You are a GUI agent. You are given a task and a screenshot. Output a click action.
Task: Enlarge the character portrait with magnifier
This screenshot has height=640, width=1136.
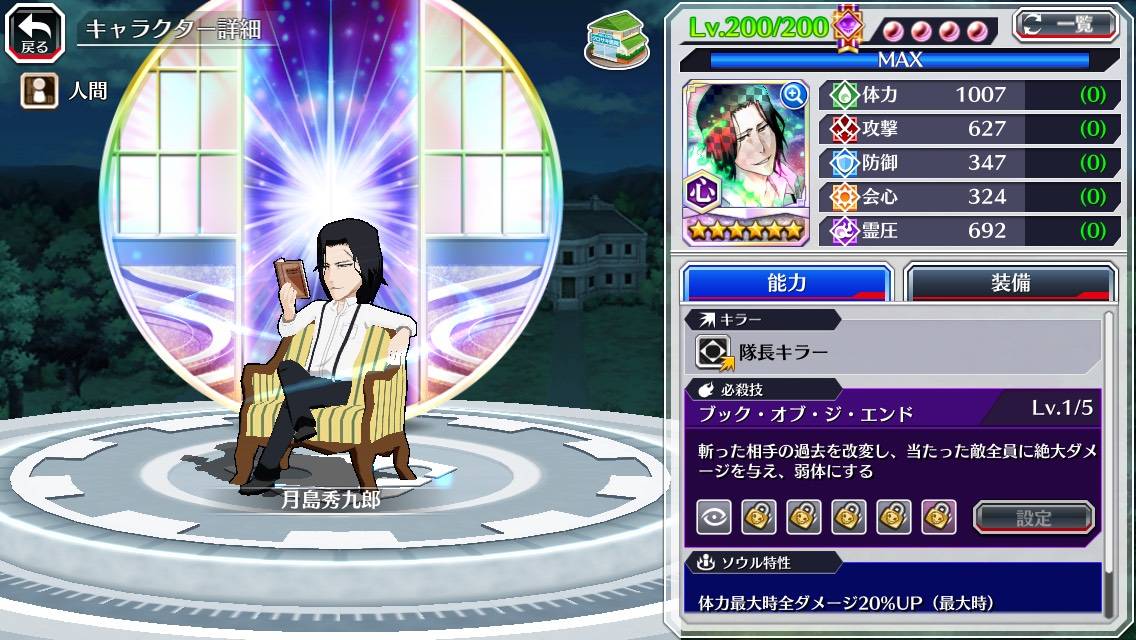(x=794, y=95)
